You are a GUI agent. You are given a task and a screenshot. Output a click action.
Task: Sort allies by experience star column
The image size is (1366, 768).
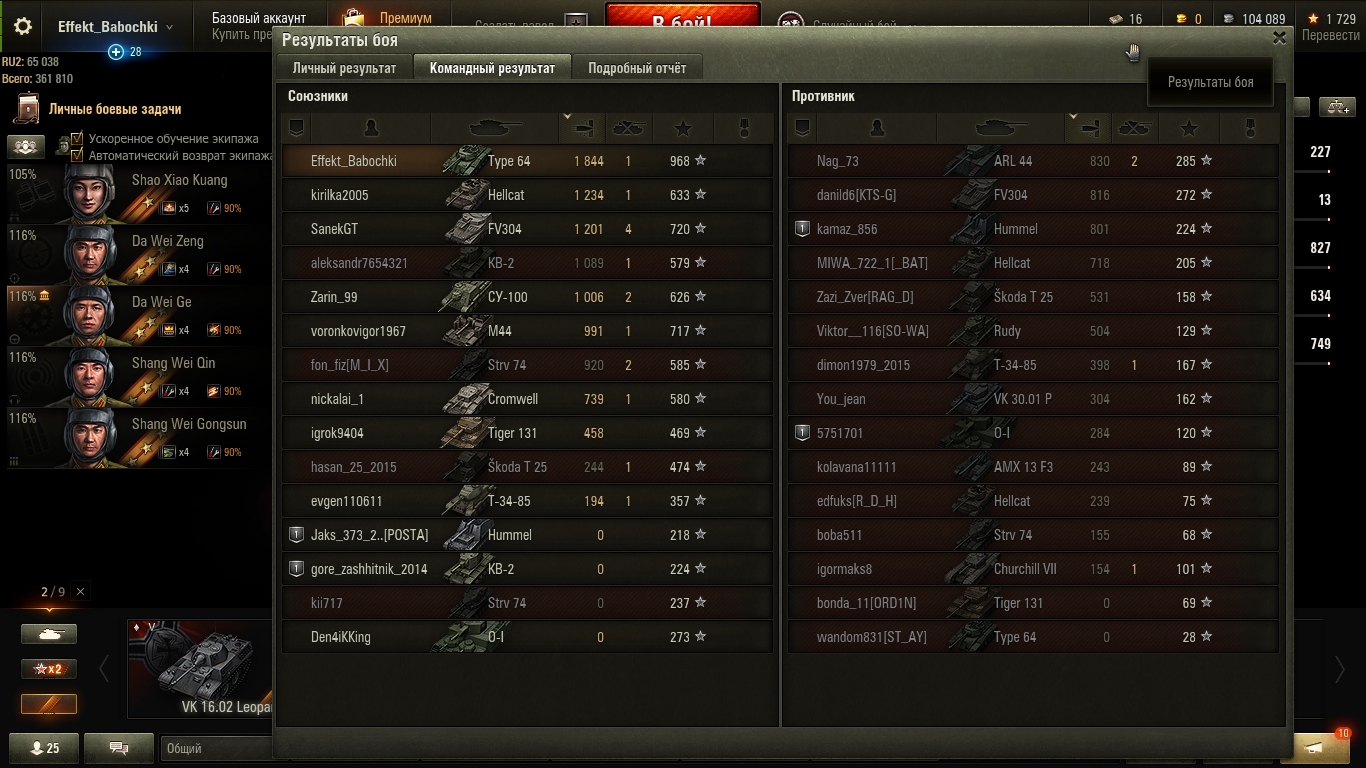pos(683,128)
